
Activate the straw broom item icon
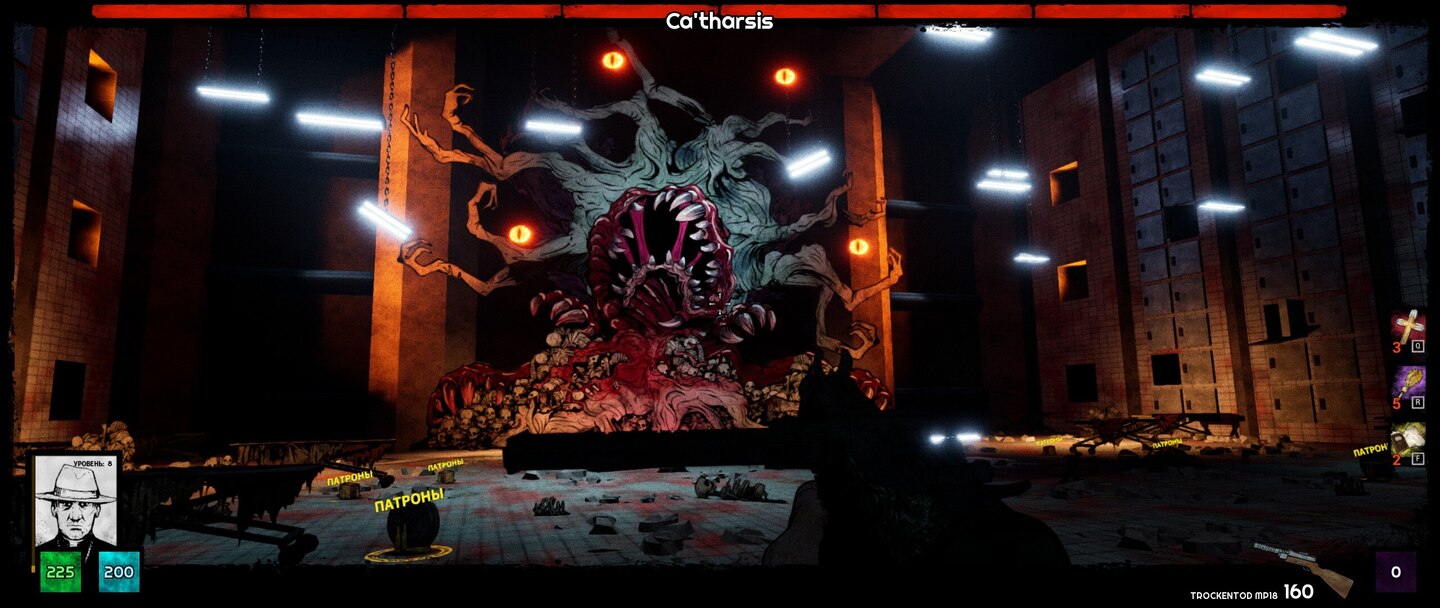(x=1408, y=383)
